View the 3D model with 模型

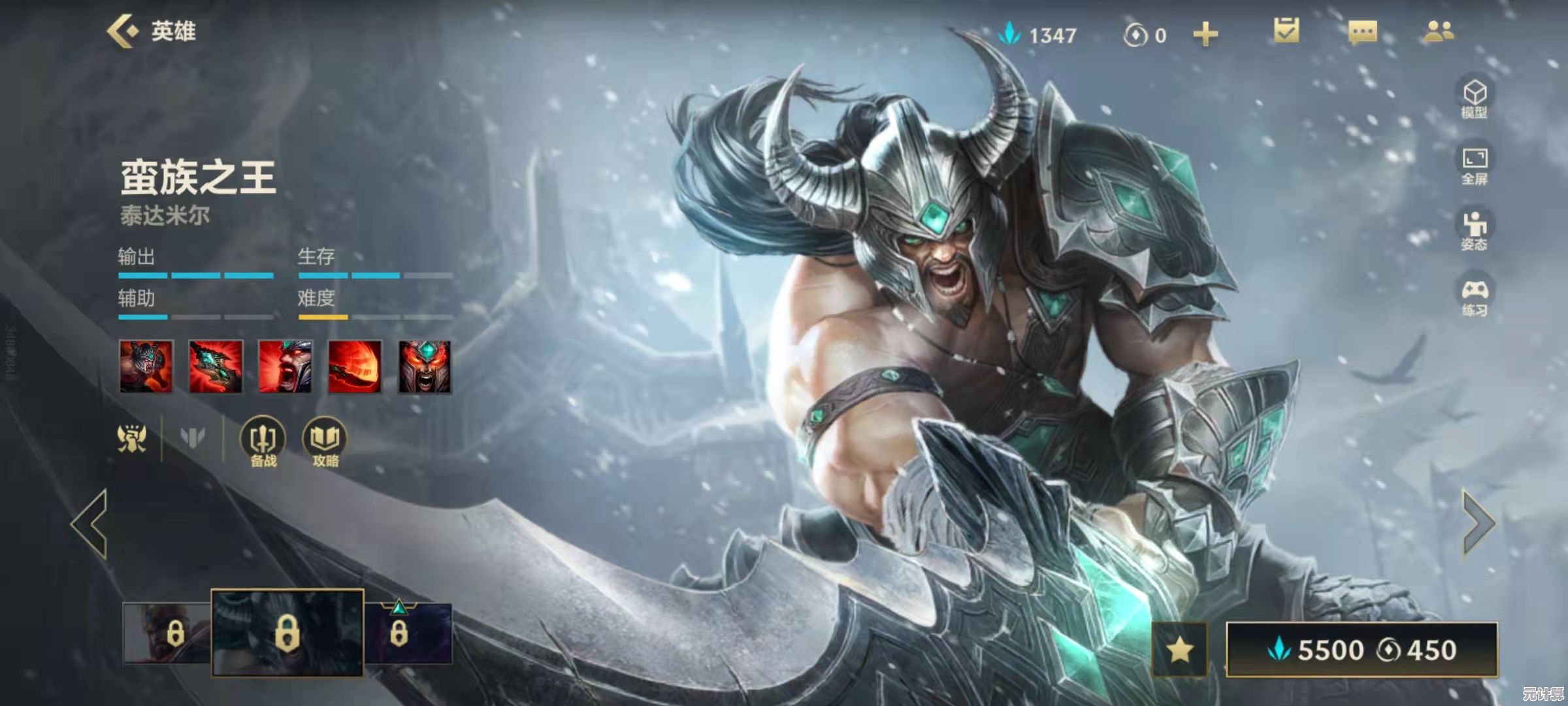coord(1475,99)
